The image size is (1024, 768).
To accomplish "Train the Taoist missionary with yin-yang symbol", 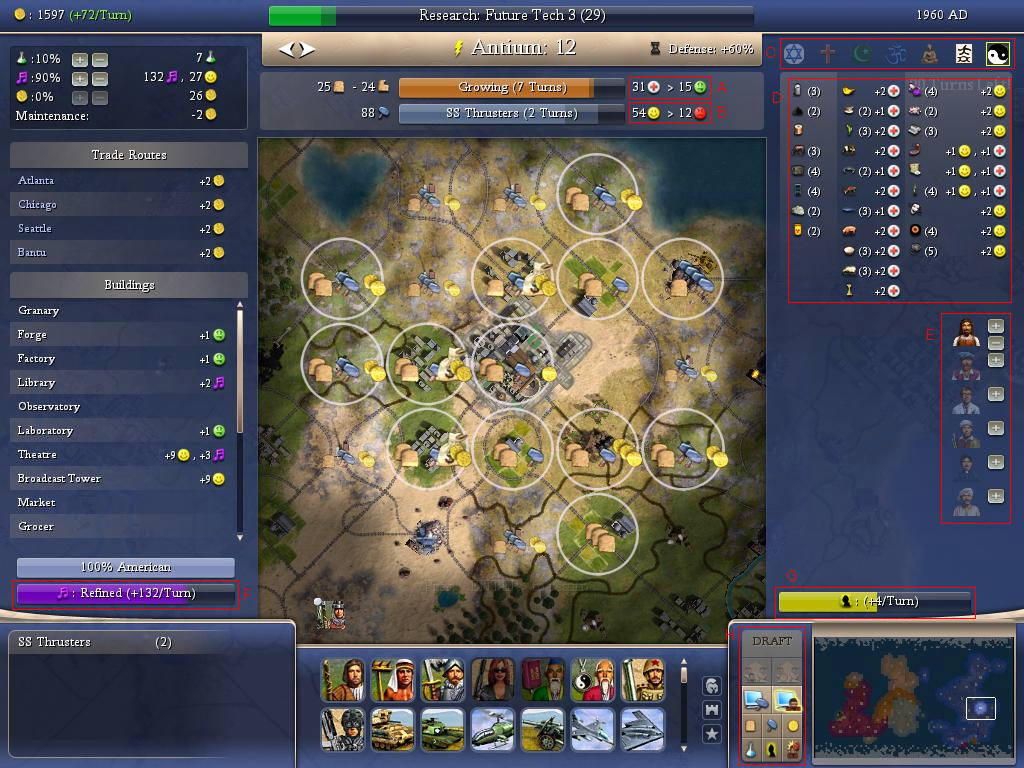I will pos(591,680).
